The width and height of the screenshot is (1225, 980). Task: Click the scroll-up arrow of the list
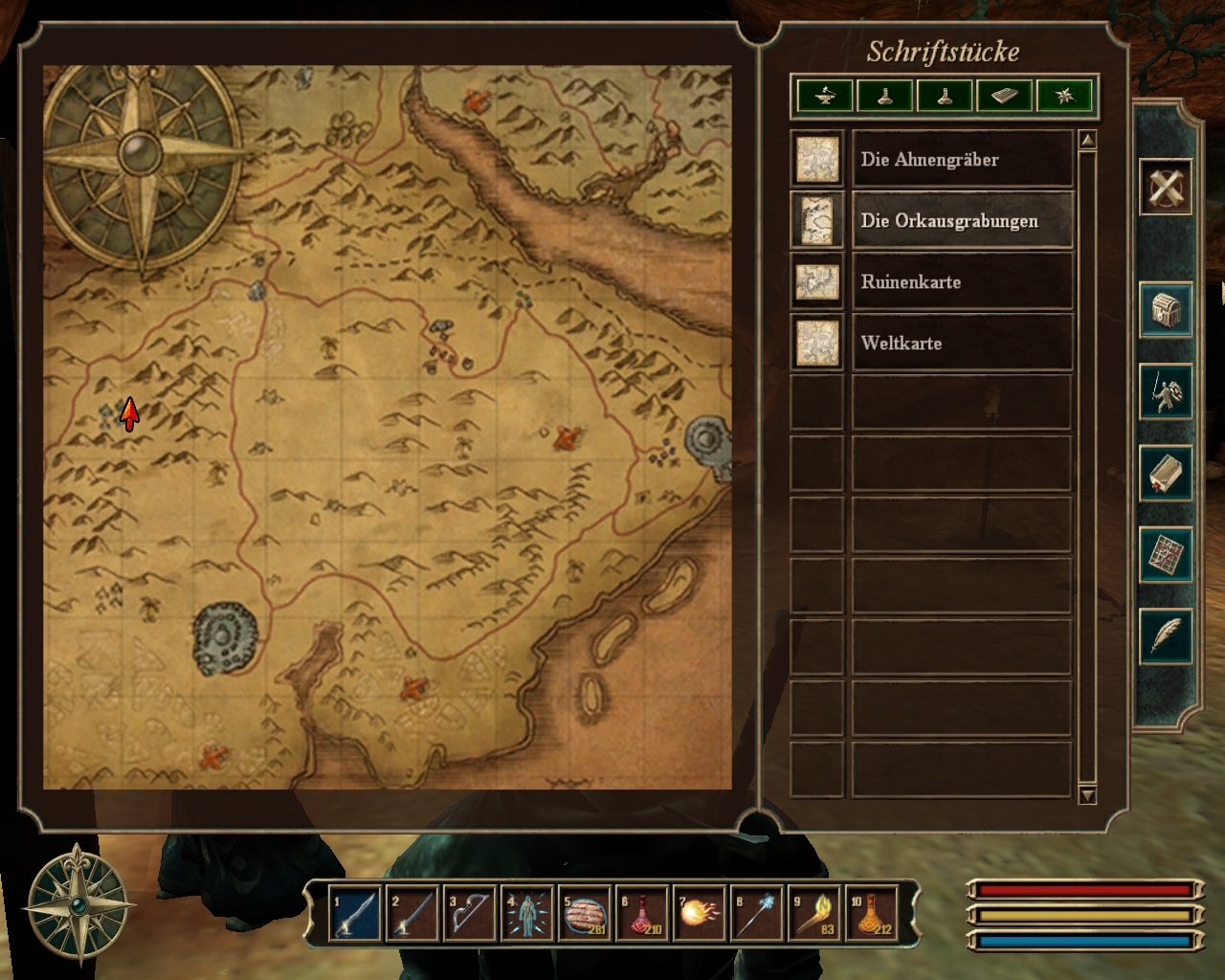1087,142
